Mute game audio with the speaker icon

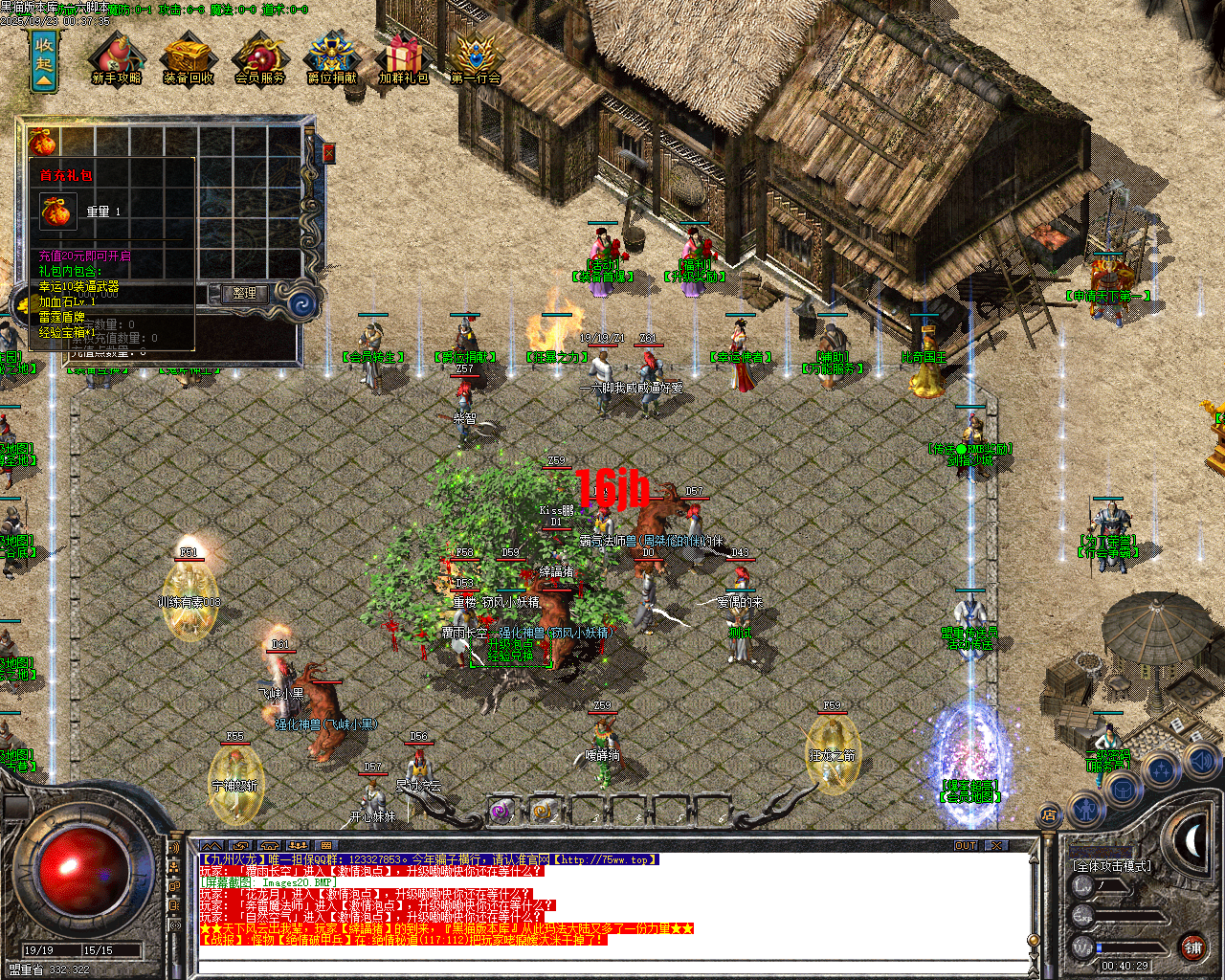1200,759
